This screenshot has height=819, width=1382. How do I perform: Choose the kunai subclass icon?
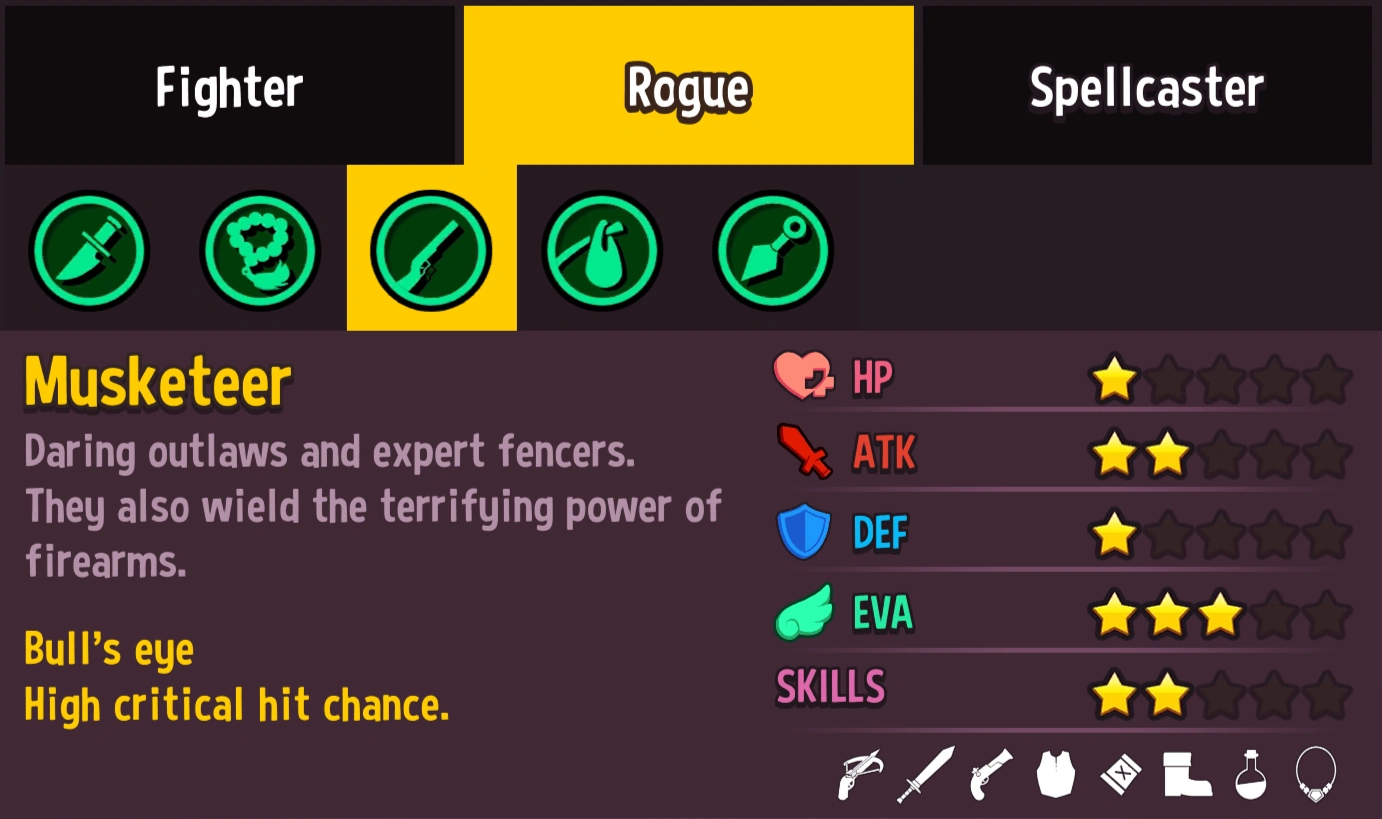click(x=772, y=250)
